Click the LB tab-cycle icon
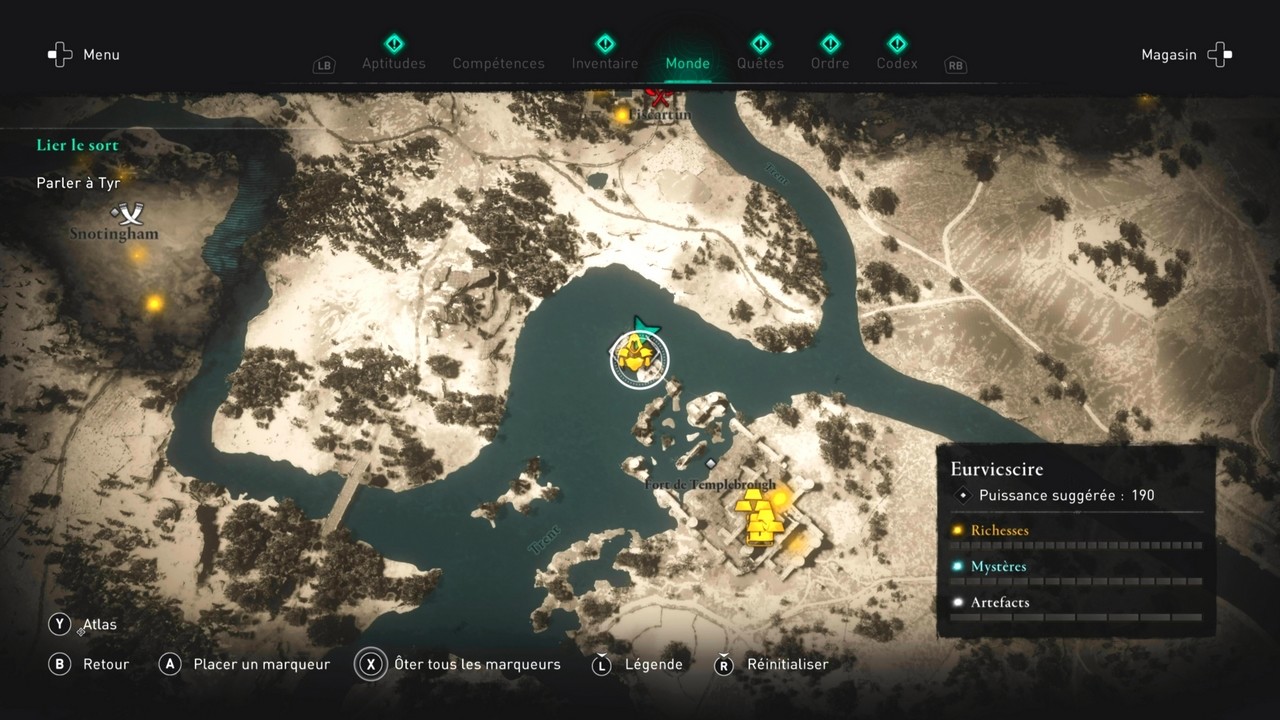 pos(323,64)
